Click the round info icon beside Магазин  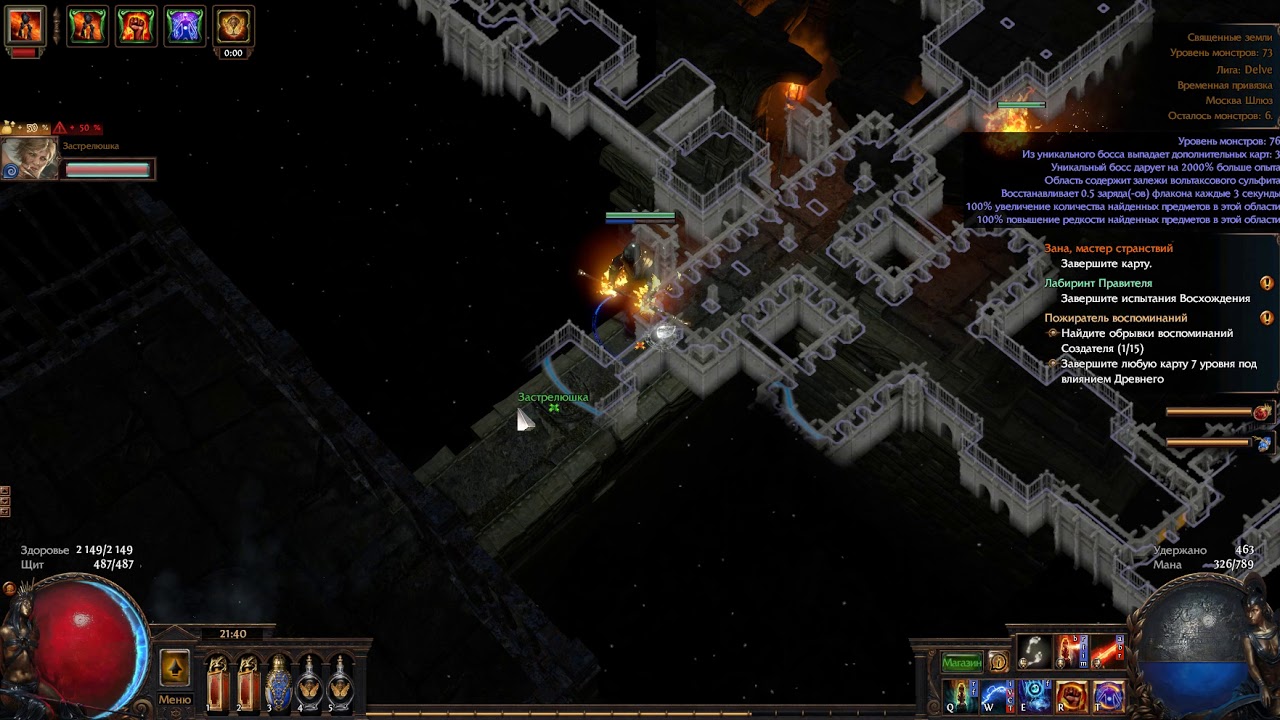click(997, 662)
